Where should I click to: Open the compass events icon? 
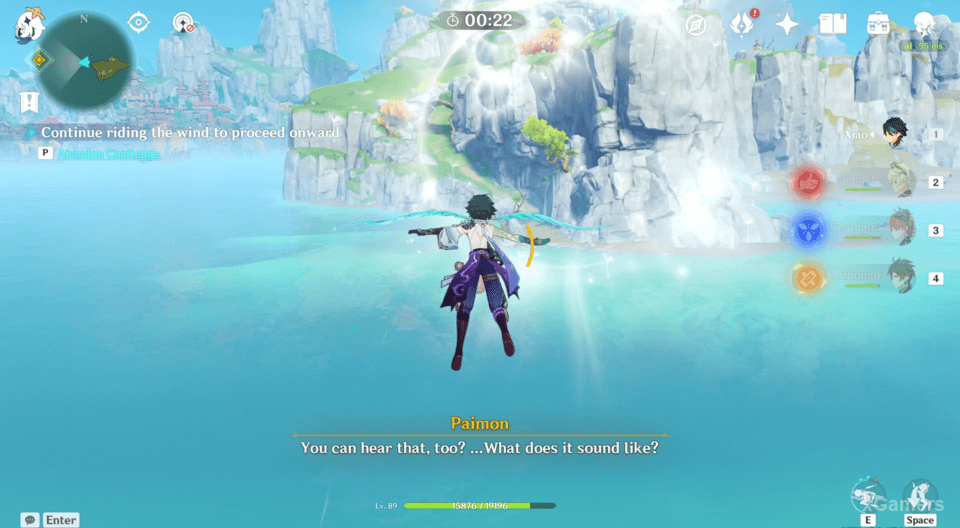pos(696,25)
